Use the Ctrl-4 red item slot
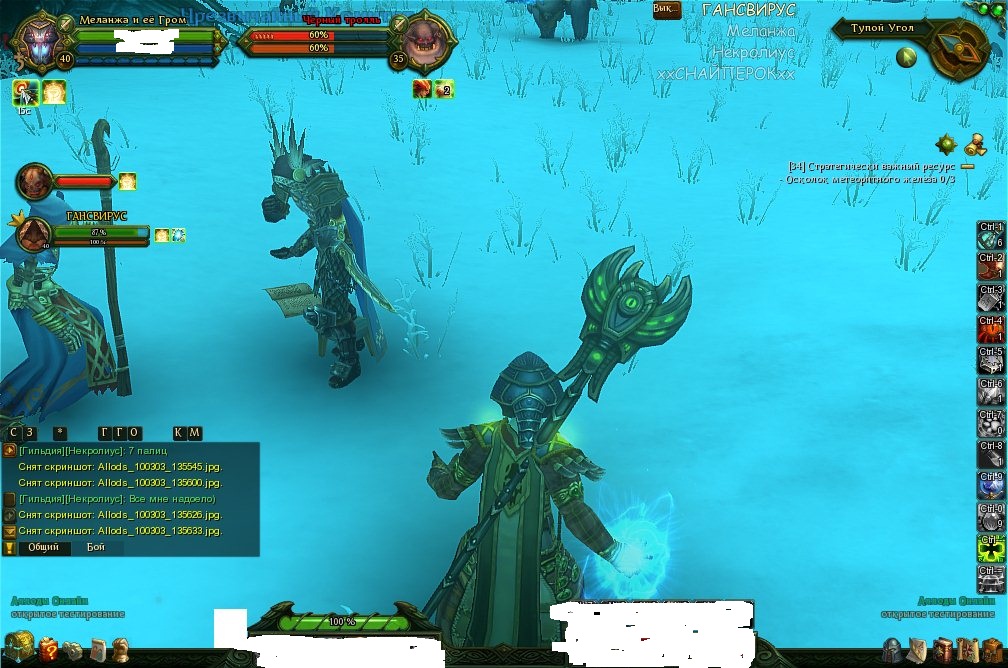 point(991,329)
